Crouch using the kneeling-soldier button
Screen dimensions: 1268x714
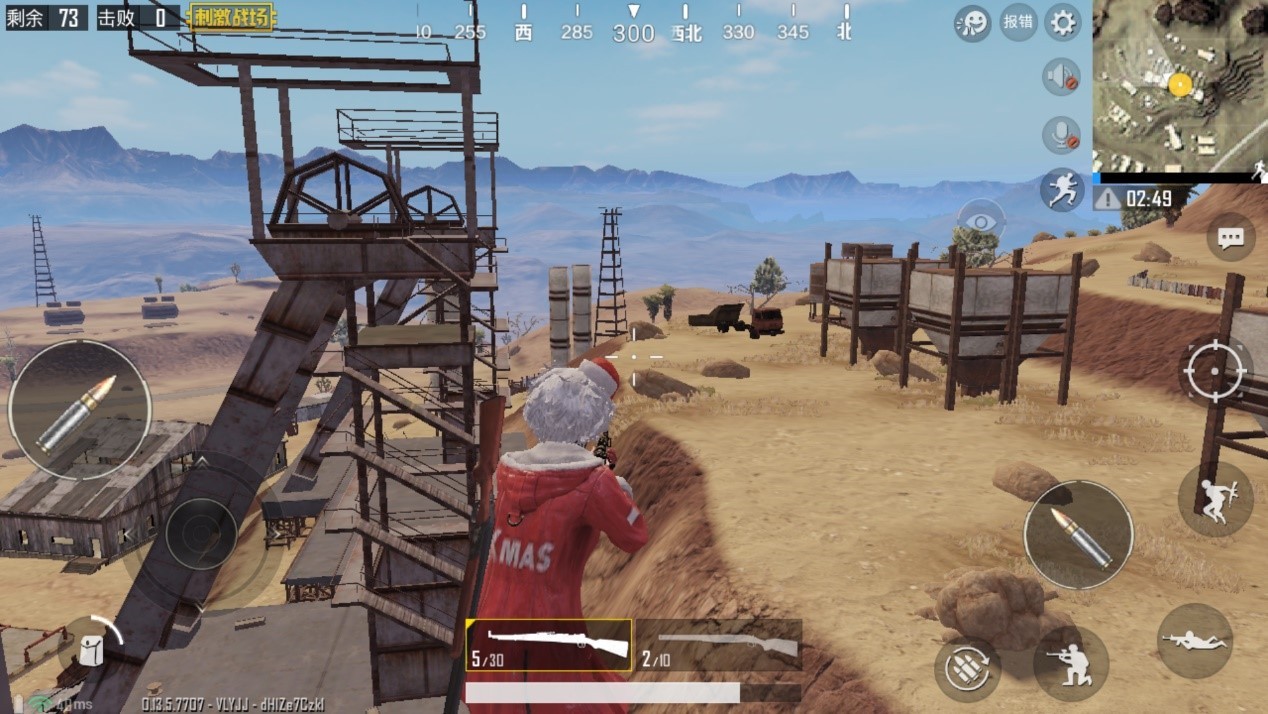coord(1070,662)
